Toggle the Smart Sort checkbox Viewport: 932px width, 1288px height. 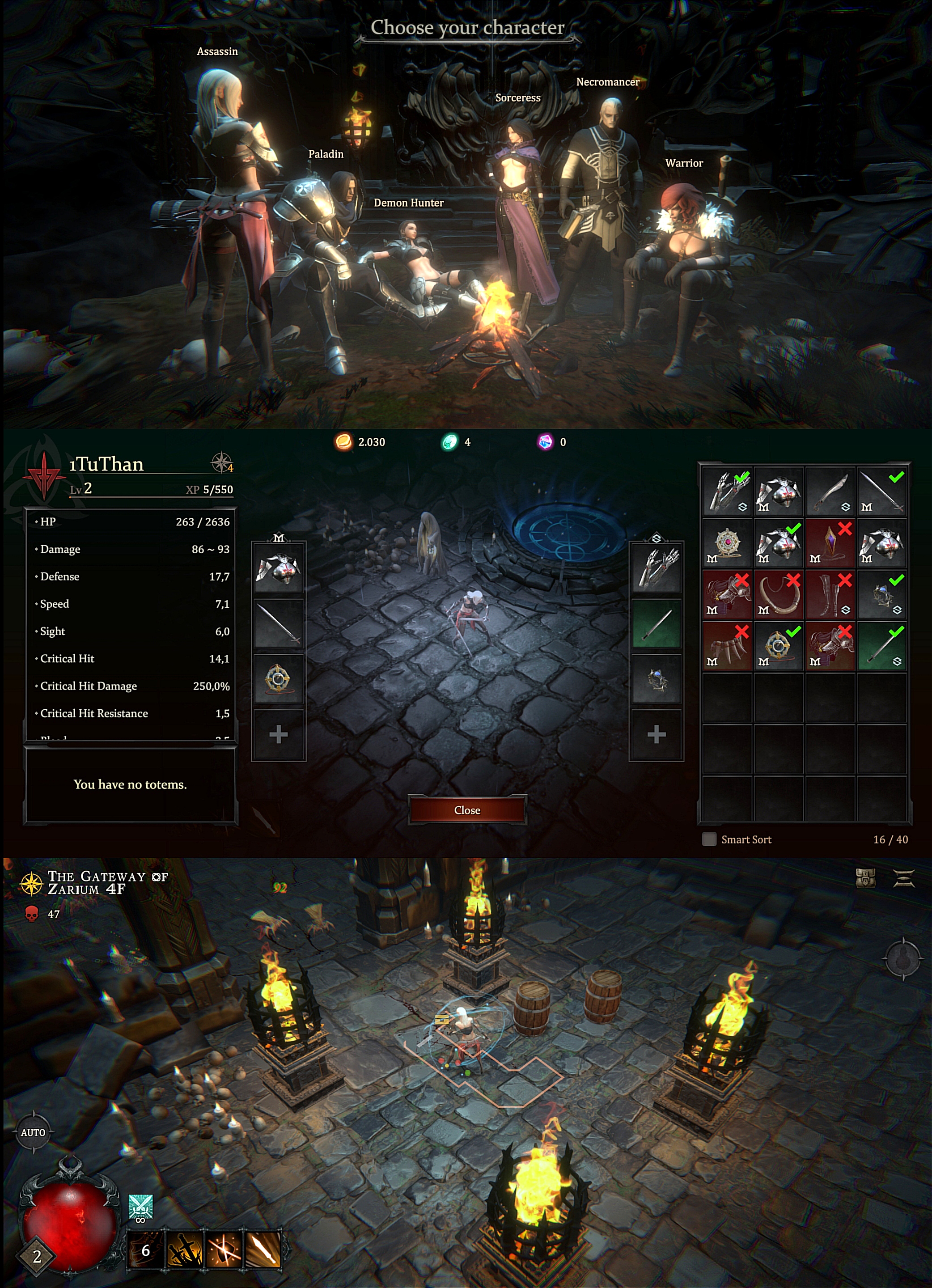point(709,839)
